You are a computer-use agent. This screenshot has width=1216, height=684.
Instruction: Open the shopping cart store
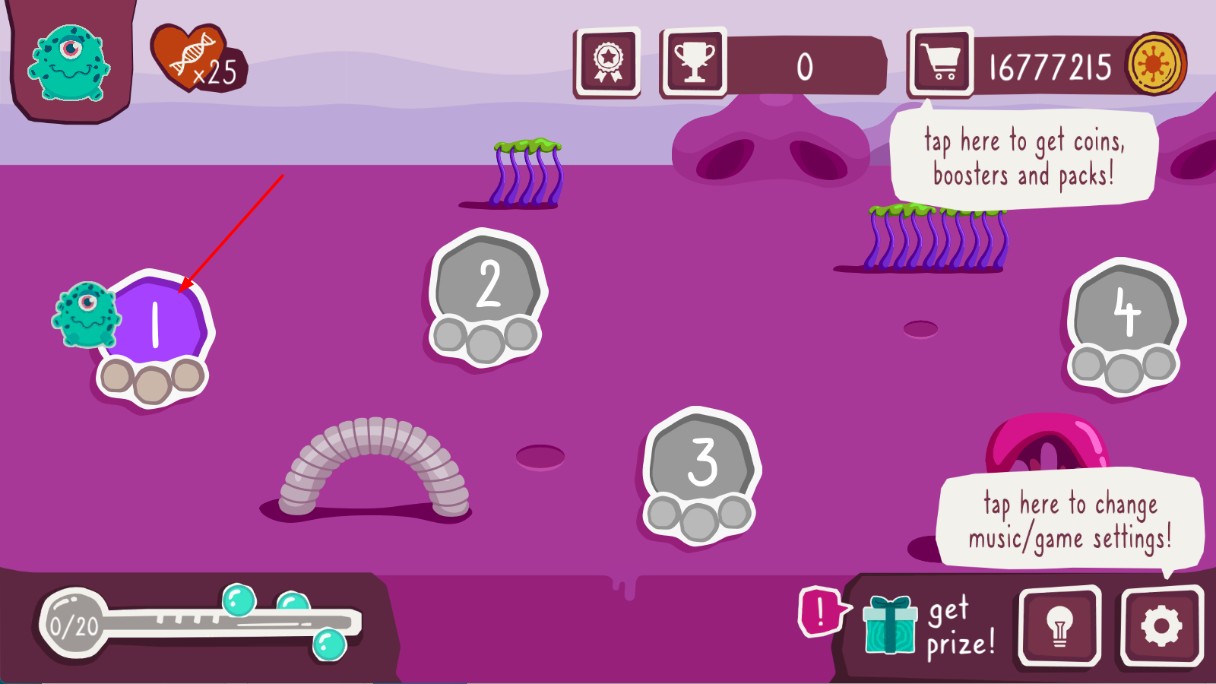pyautogui.click(x=940, y=63)
